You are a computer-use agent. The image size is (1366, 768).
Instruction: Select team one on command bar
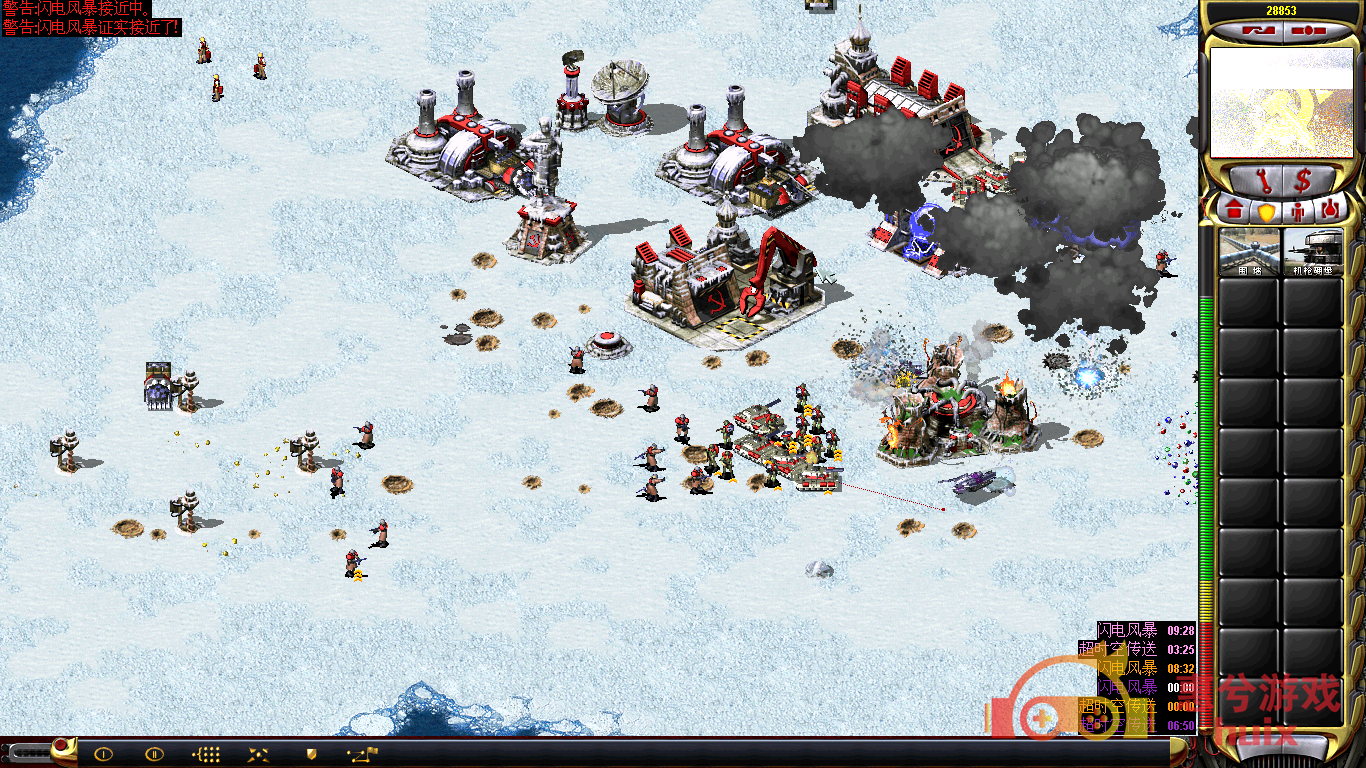(x=103, y=754)
